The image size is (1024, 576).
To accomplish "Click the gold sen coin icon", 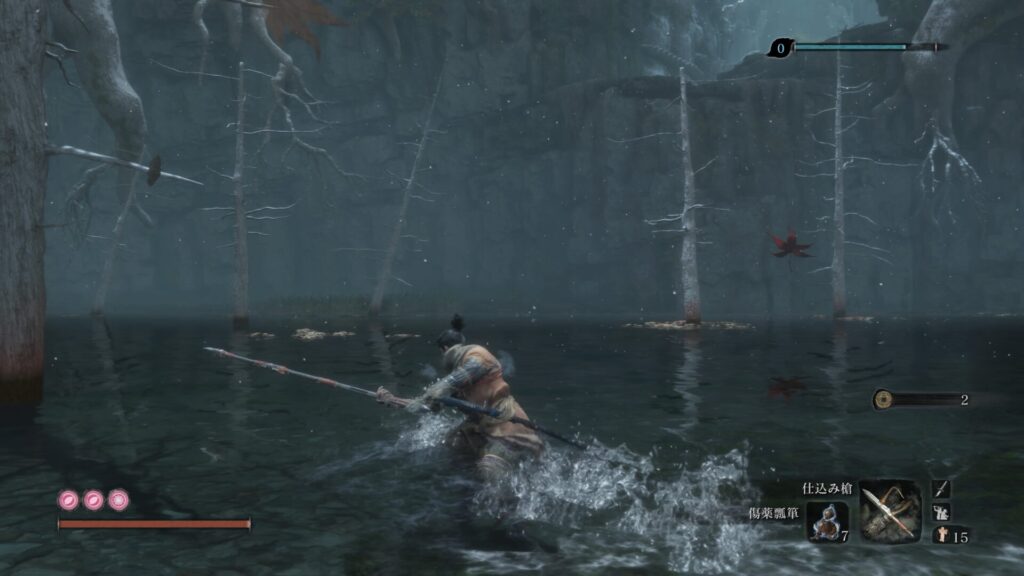I will [x=884, y=400].
